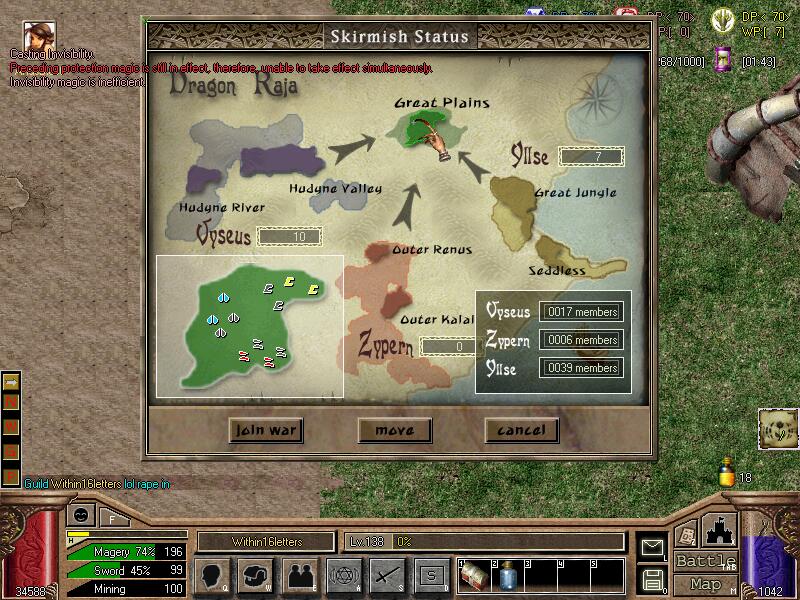The image size is (800, 600).
Task: Click the S button on hotbar
Action: [430, 575]
